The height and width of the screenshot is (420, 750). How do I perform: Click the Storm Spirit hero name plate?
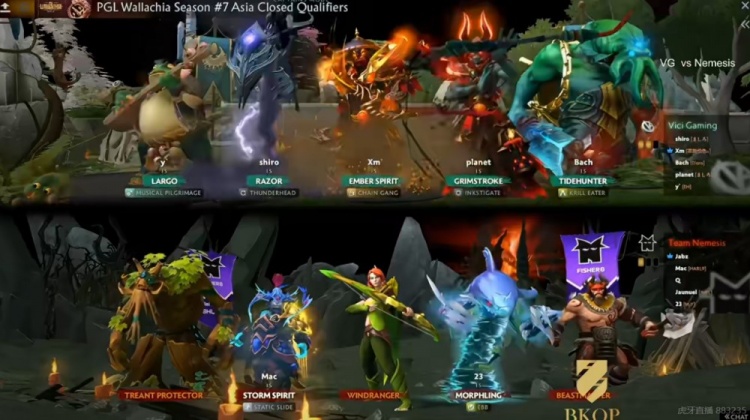[267, 394]
